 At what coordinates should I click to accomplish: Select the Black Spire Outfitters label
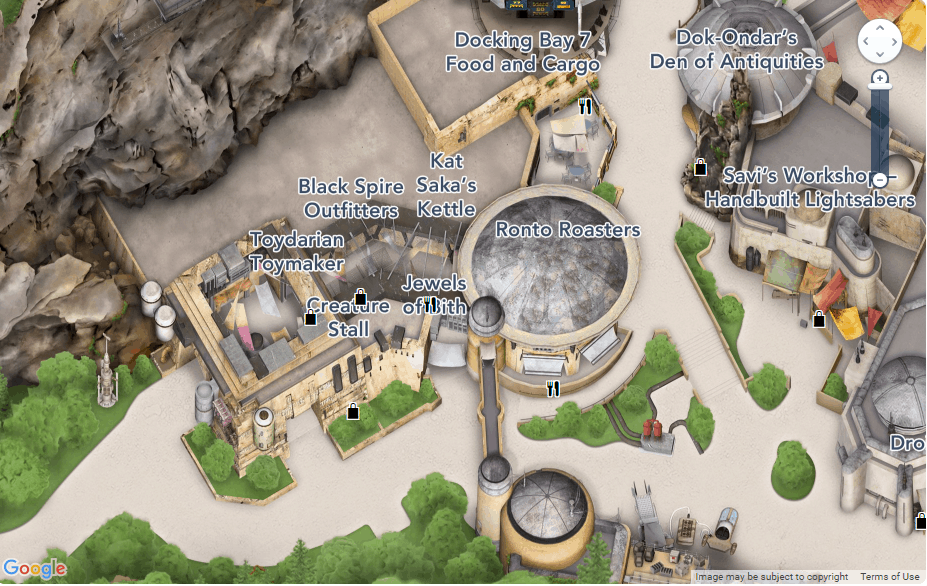click(351, 198)
